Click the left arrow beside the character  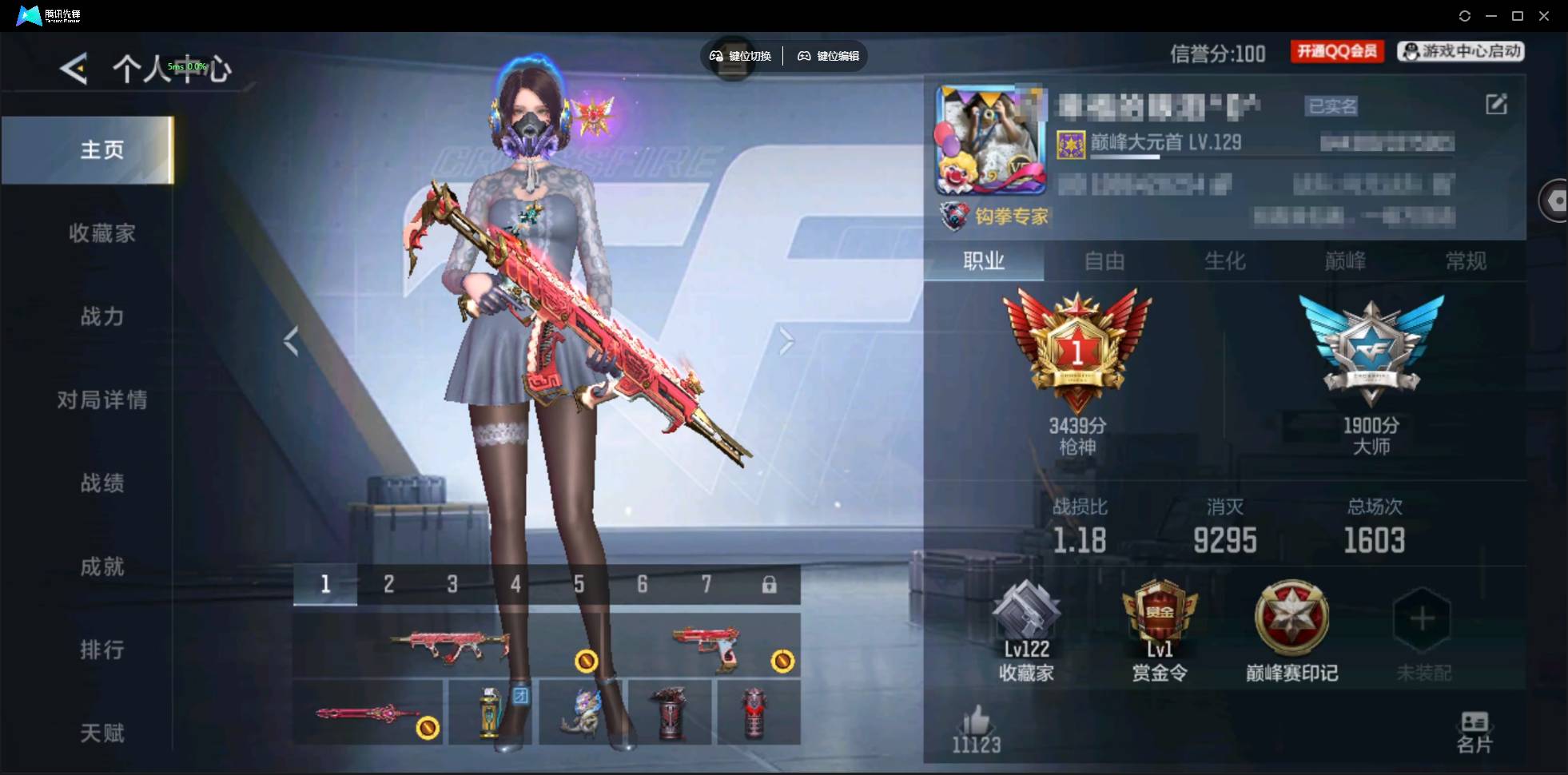pos(291,340)
